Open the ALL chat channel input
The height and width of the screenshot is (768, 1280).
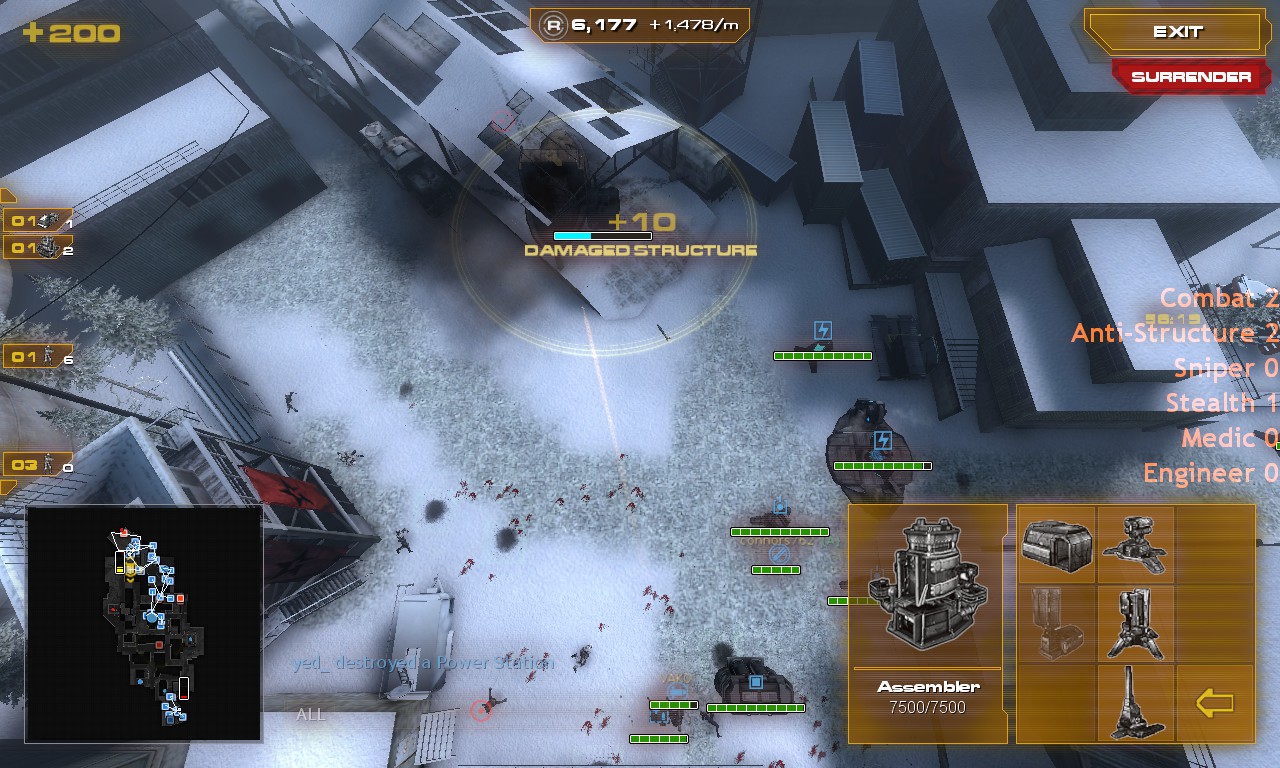click(311, 714)
